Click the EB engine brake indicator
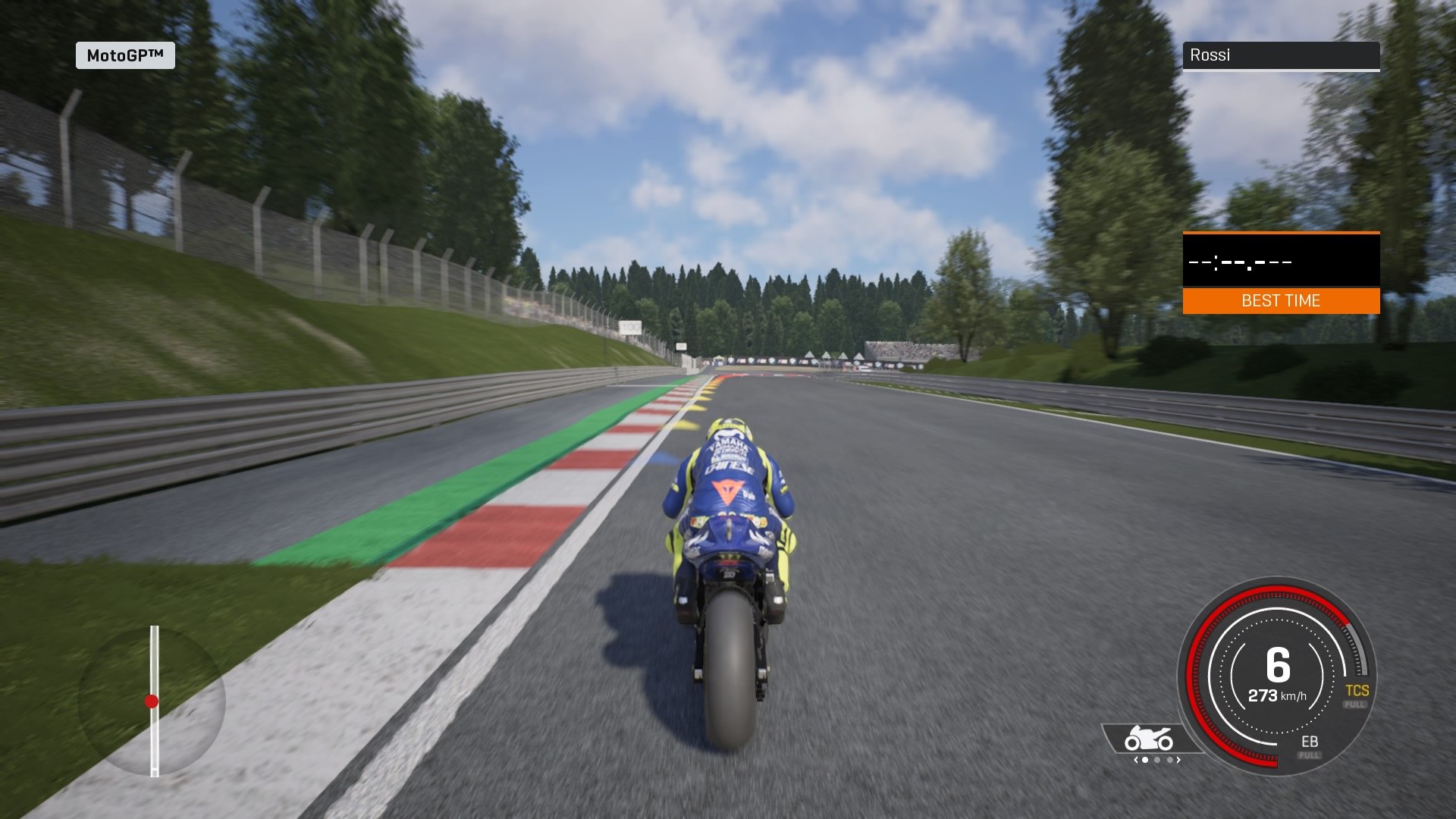The width and height of the screenshot is (1456, 819). [x=1310, y=741]
